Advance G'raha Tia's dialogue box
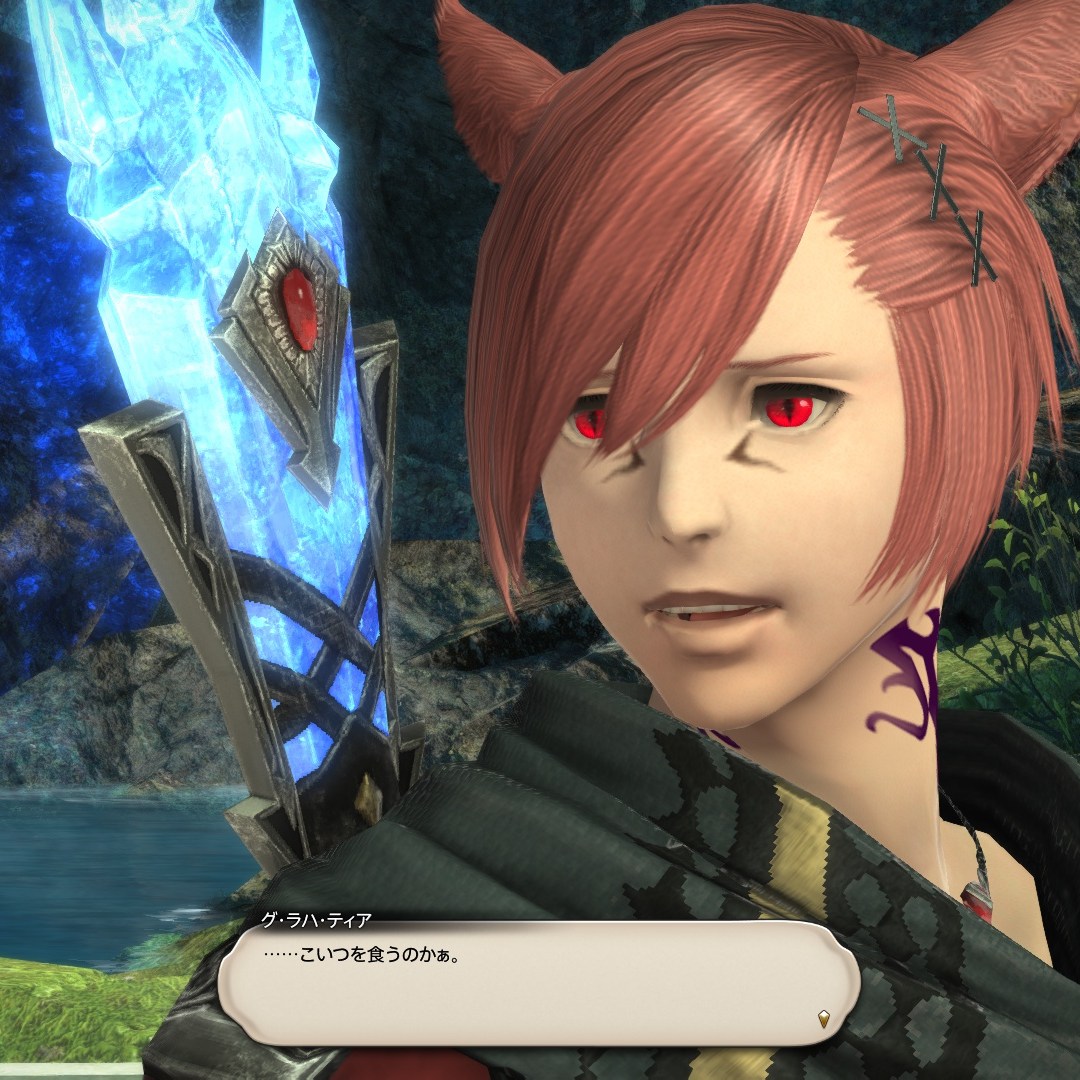Screen dimensions: 1080x1080 pos(538,983)
